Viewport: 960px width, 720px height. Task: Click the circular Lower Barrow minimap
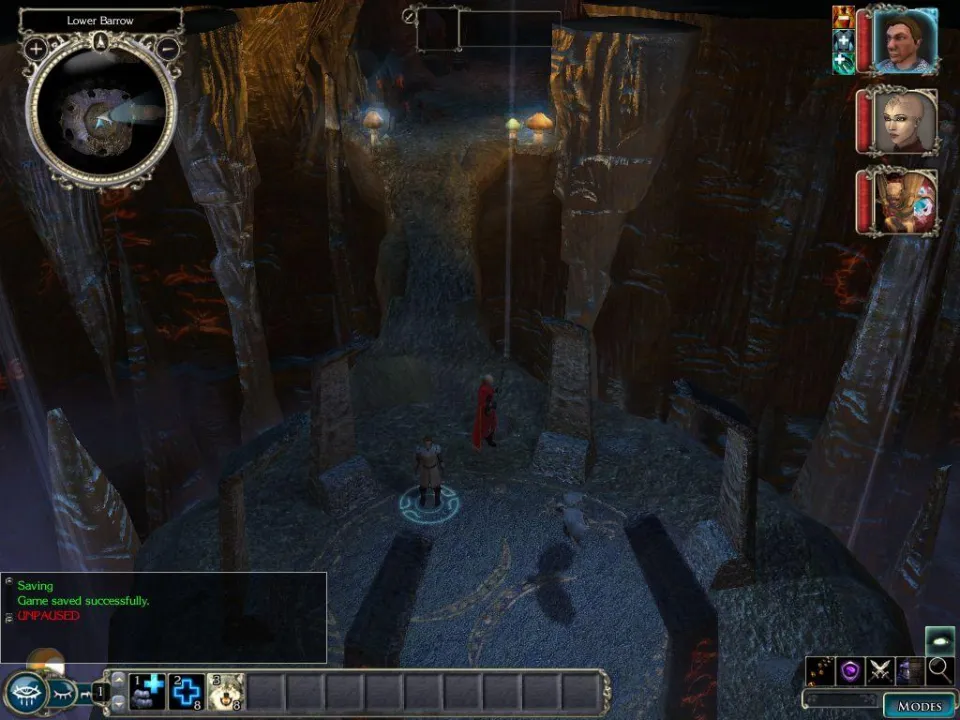101,112
